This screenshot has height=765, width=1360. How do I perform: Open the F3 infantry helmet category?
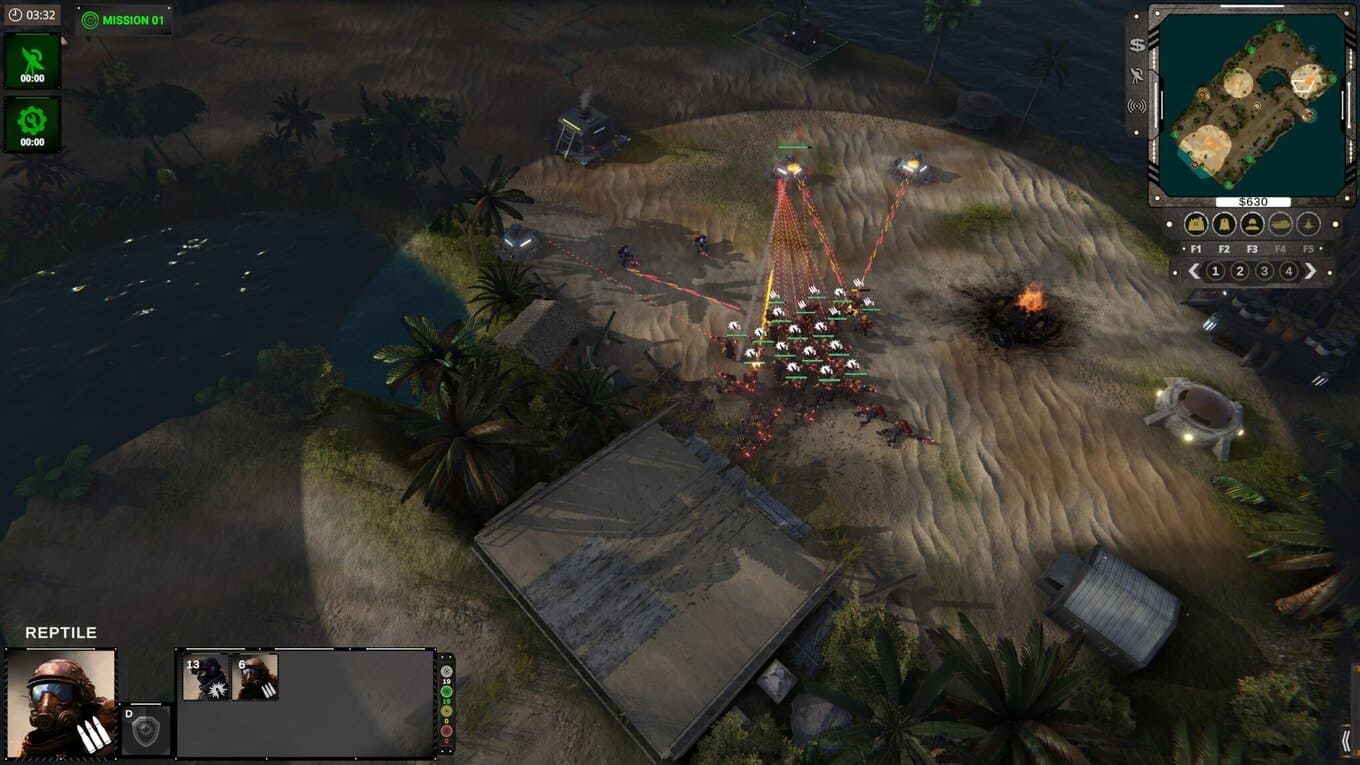(1252, 225)
